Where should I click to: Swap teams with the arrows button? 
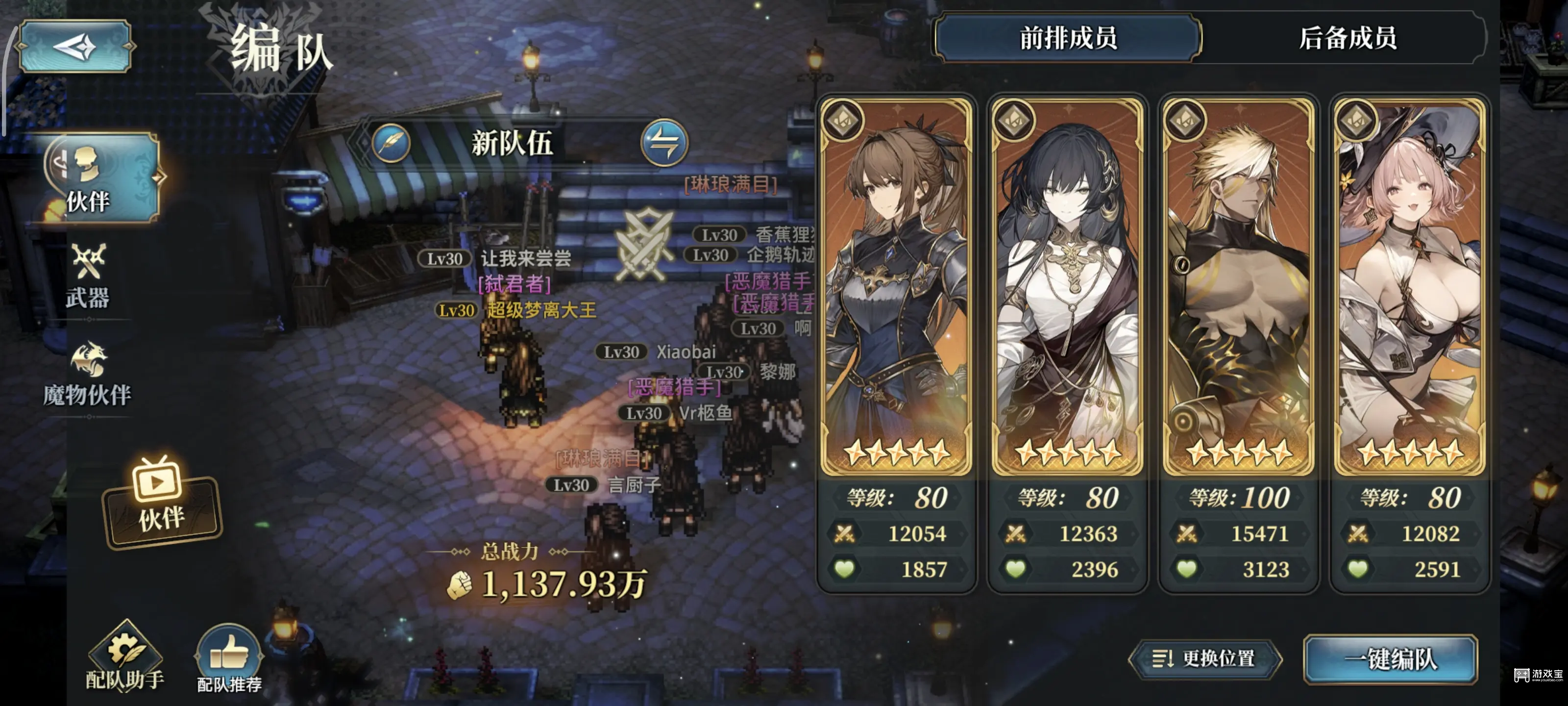[664, 143]
